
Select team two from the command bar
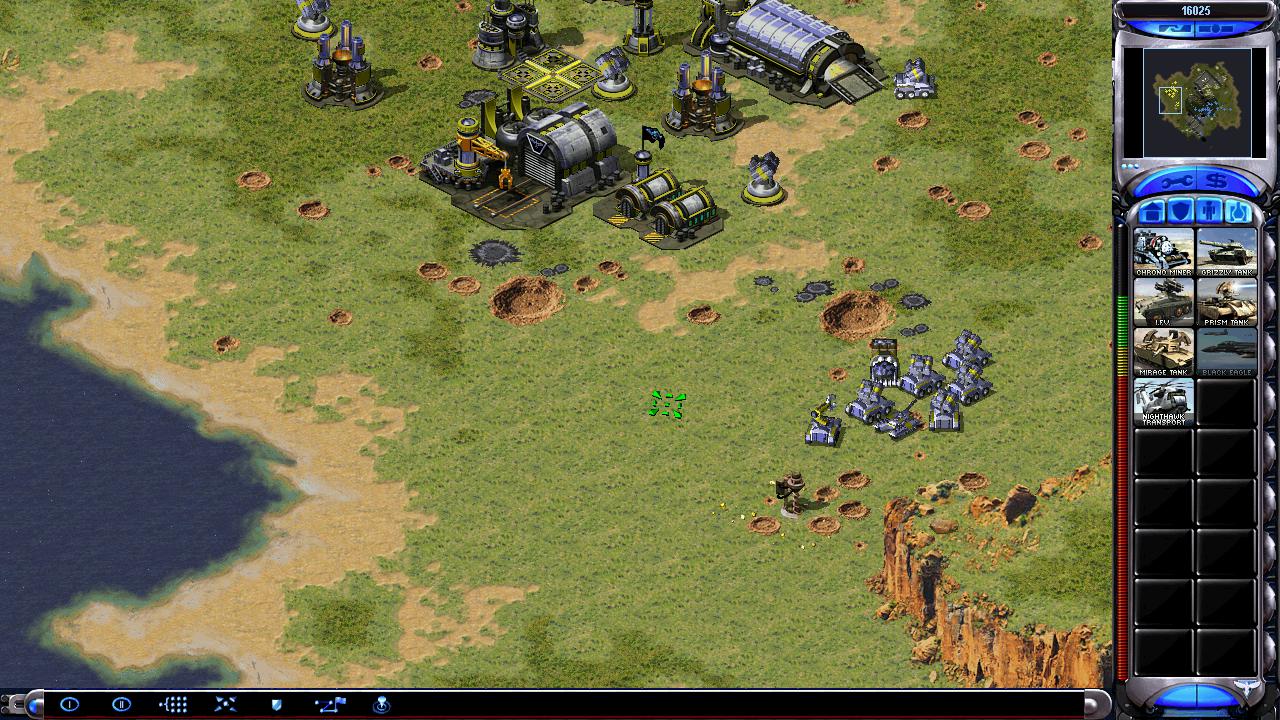pyautogui.click(x=121, y=705)
